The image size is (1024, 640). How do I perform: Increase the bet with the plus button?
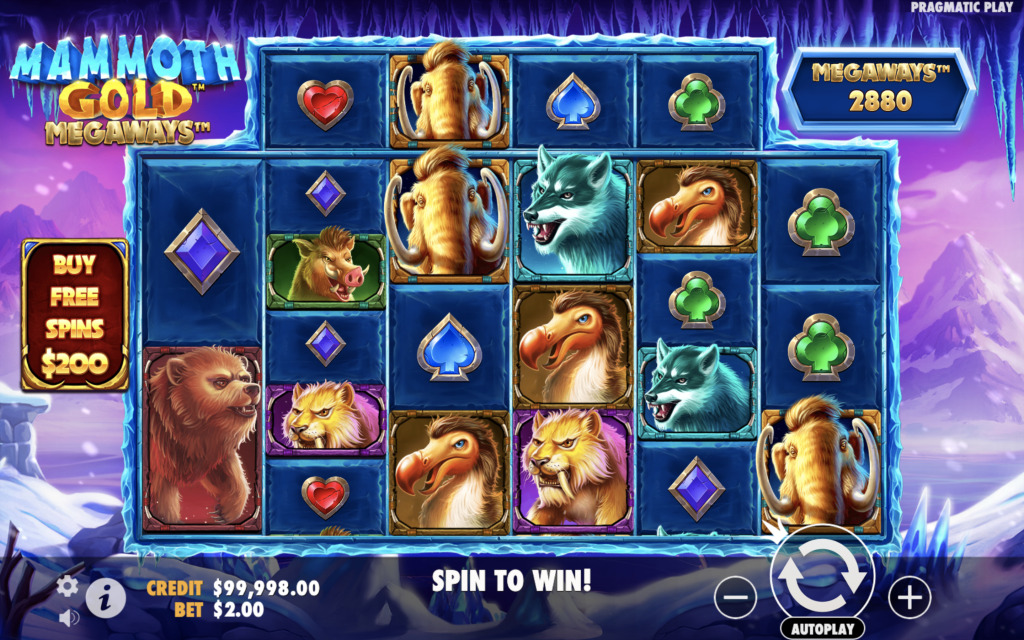[x=909, y=598]
